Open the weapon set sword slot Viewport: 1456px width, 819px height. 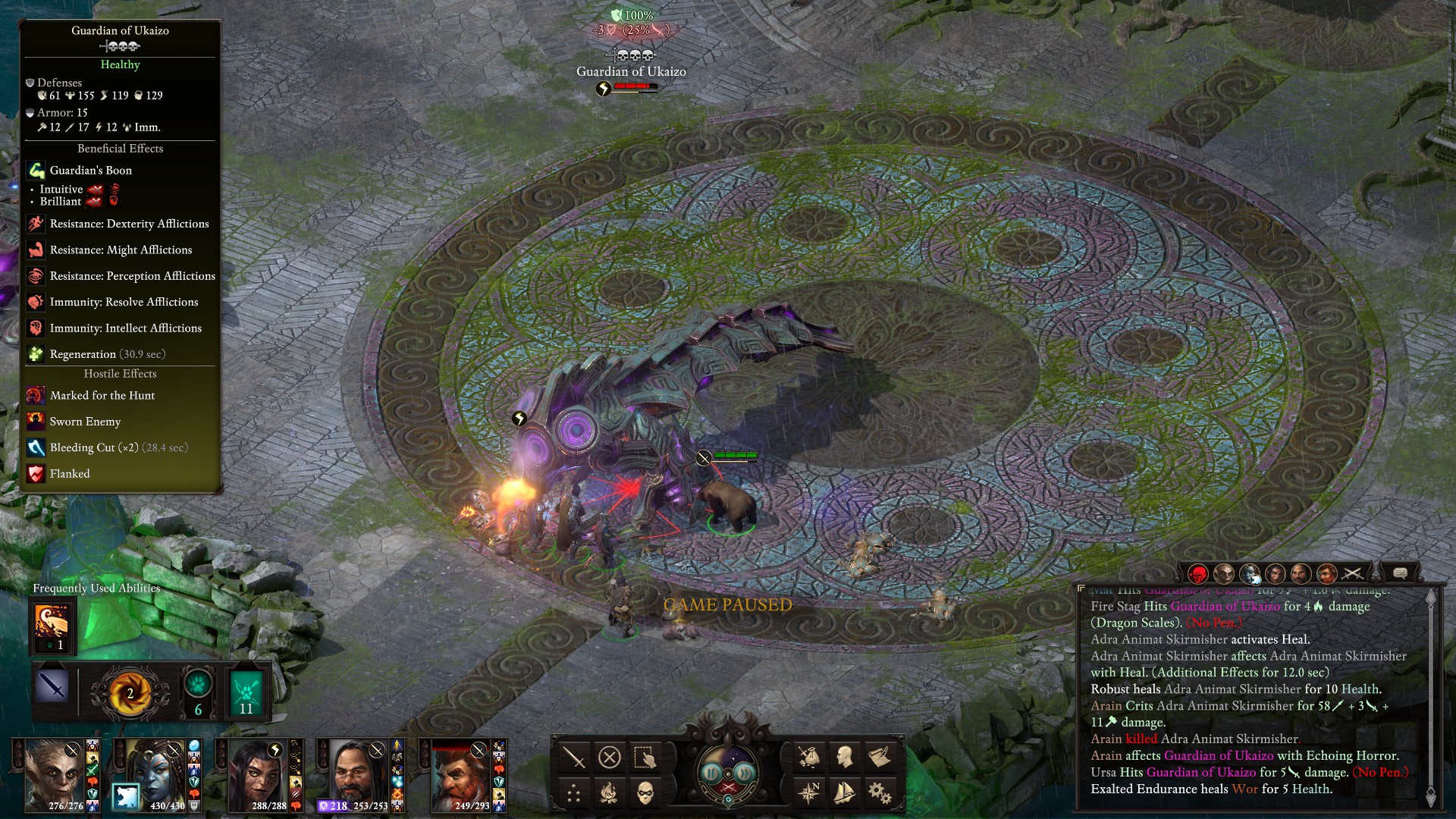(x=52, y=687)
